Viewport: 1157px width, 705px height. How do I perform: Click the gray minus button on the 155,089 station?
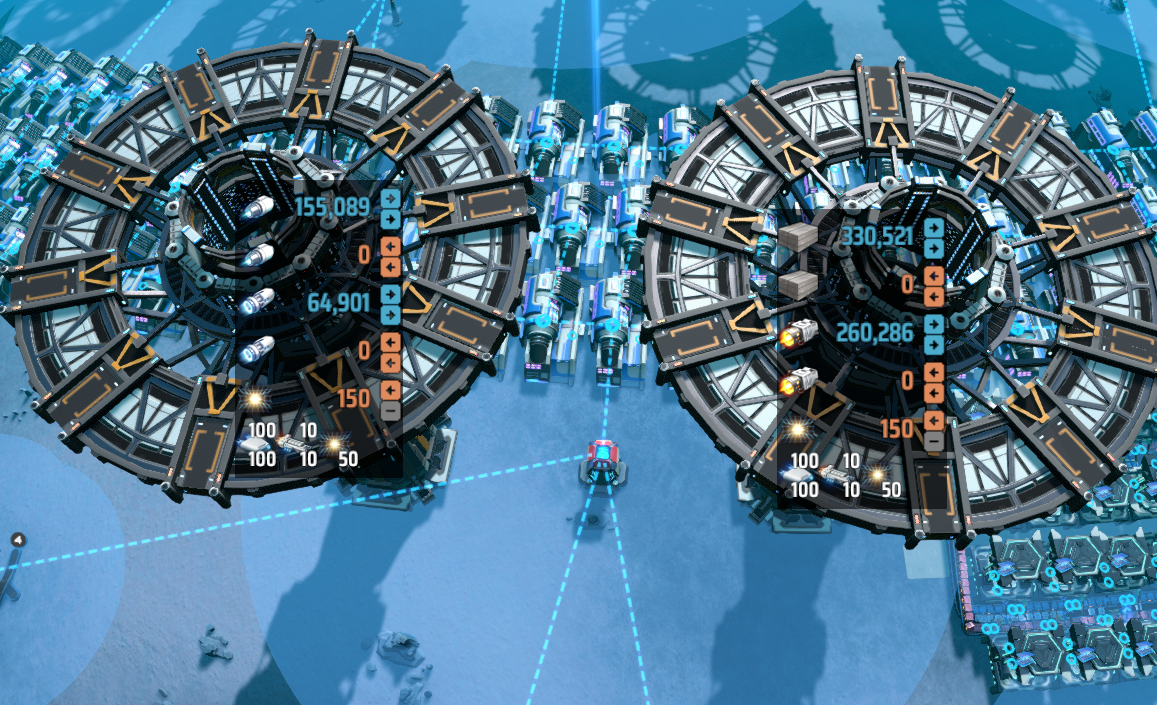tap(391, 410)
